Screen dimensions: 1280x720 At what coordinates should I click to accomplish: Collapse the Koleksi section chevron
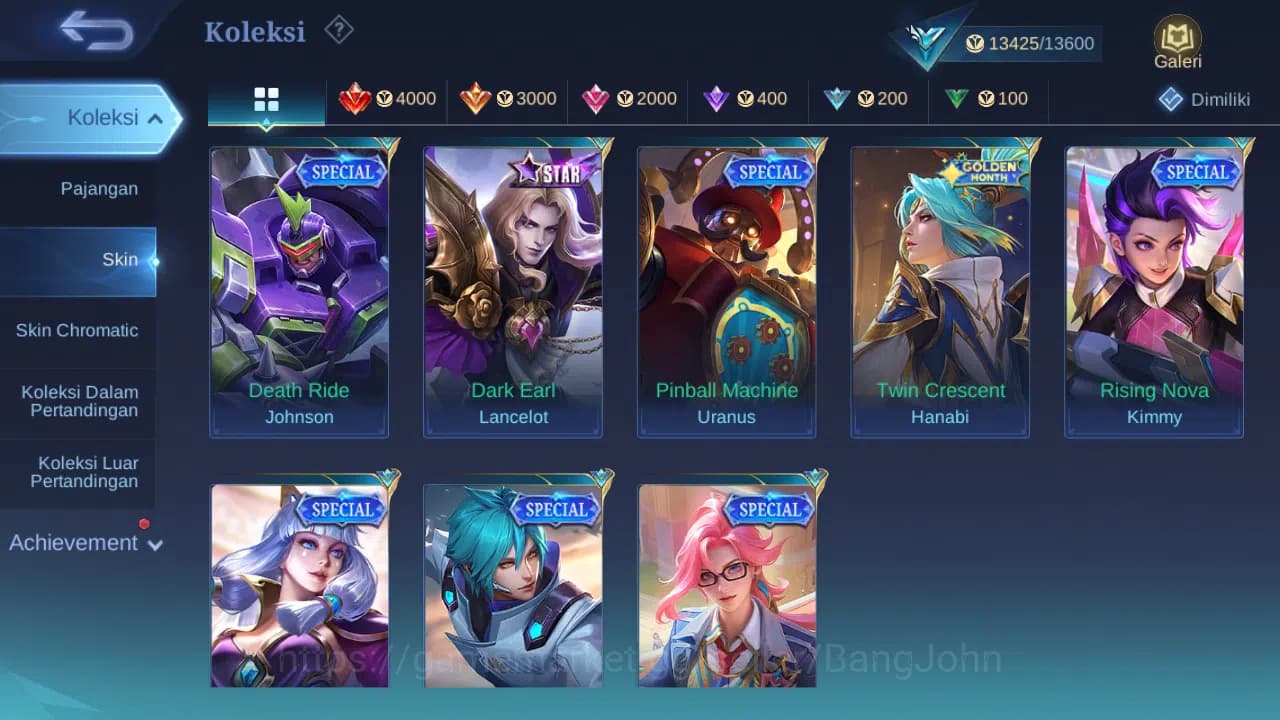156,117
